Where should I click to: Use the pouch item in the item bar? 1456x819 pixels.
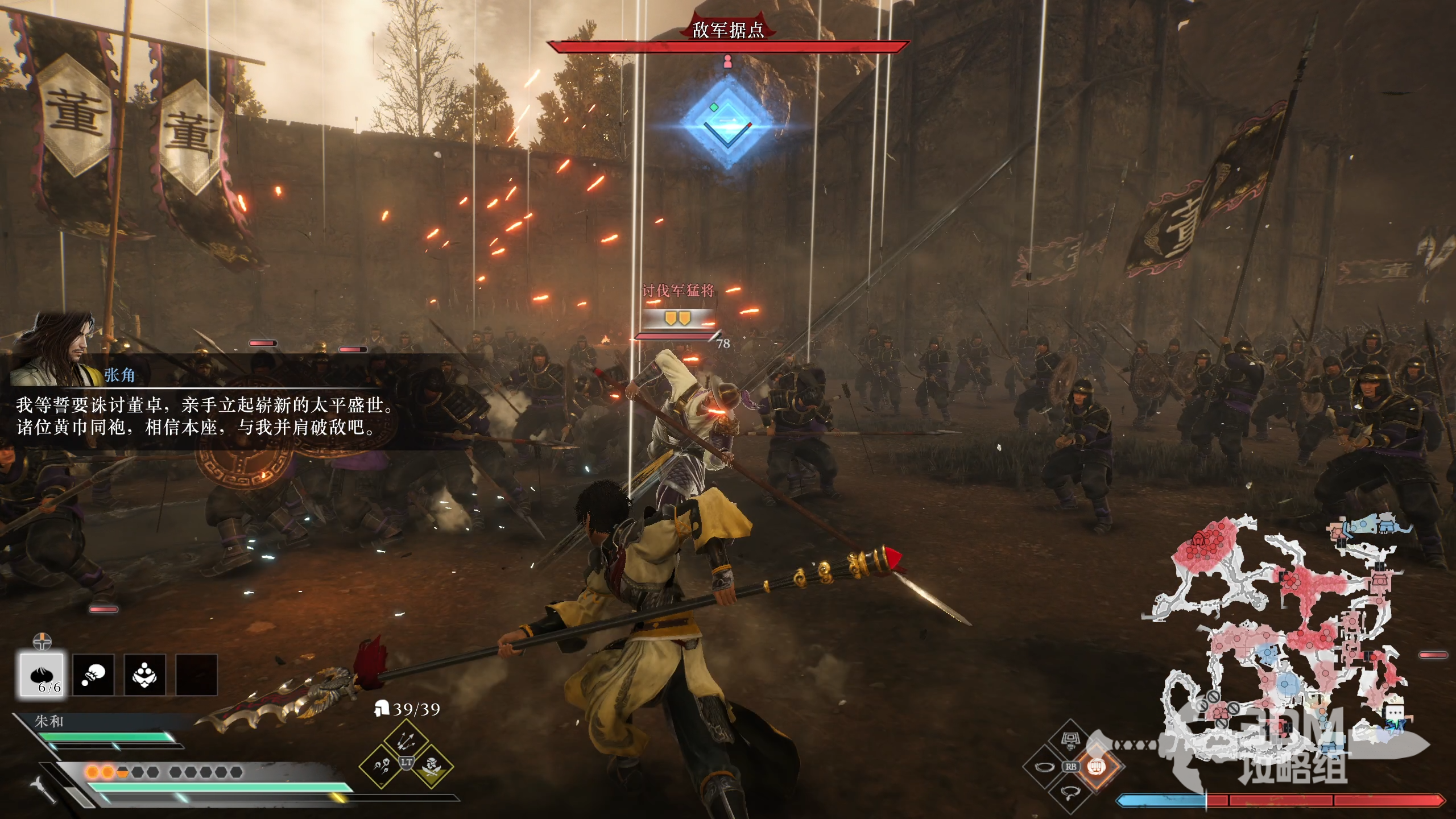pyautogui.click(x=93, y=675)
